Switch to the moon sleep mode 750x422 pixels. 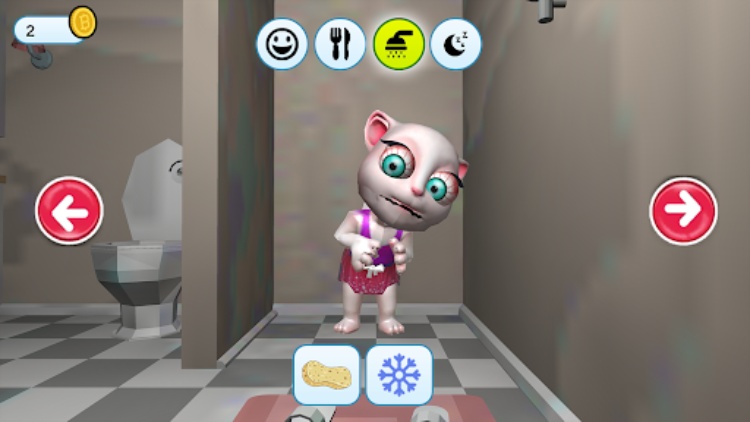(455, 44)
